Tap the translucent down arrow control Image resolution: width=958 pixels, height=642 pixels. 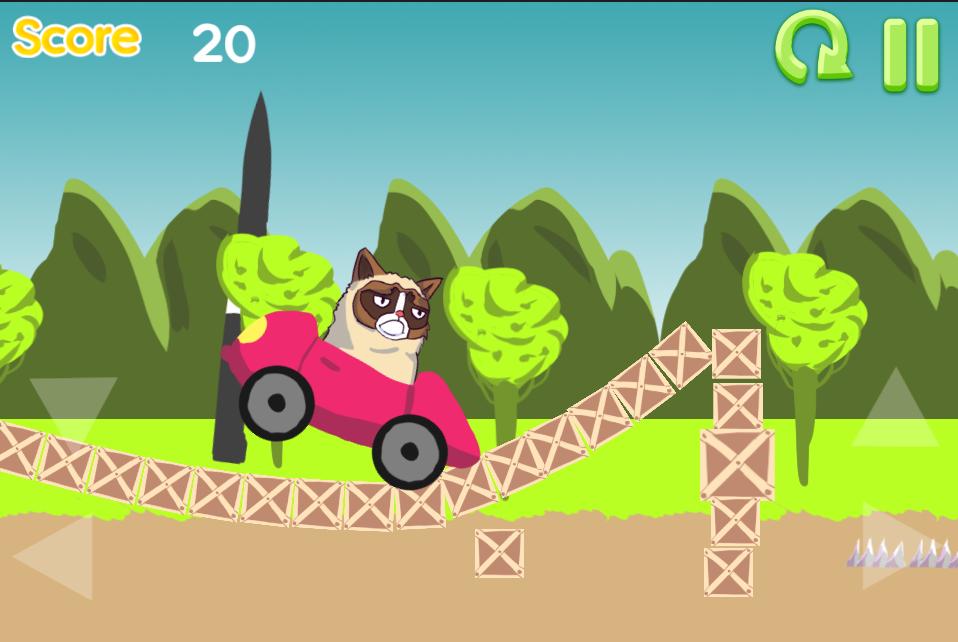(x=72, y=405)
